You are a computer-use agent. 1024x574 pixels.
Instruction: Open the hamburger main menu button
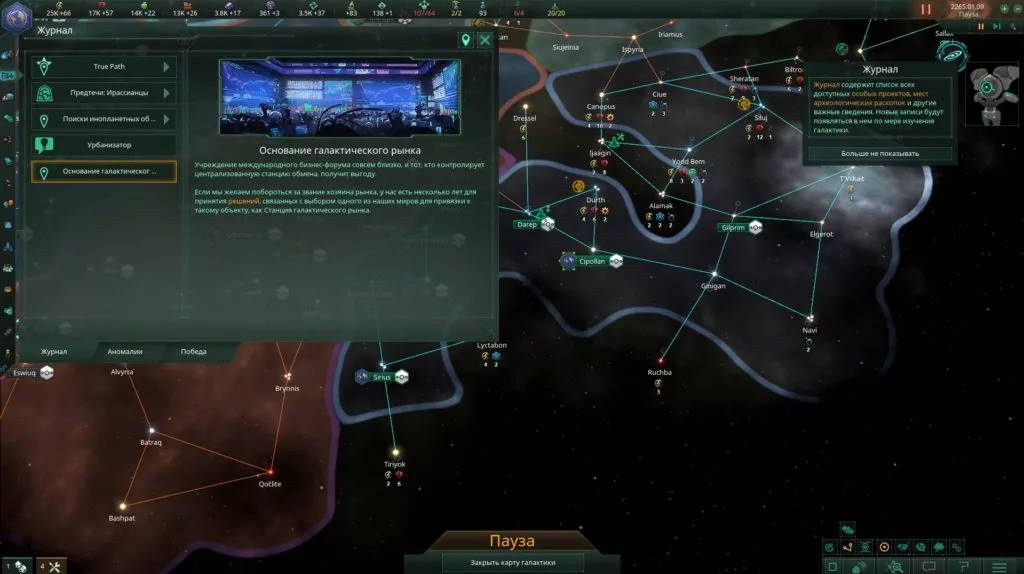point(999,566)
